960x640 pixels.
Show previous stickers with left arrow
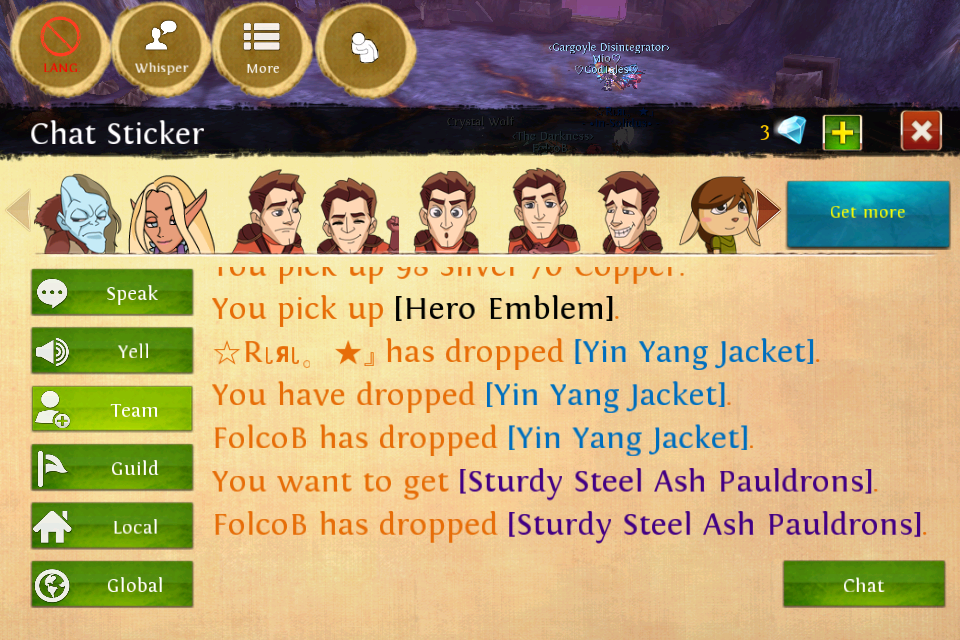[18, 210]
